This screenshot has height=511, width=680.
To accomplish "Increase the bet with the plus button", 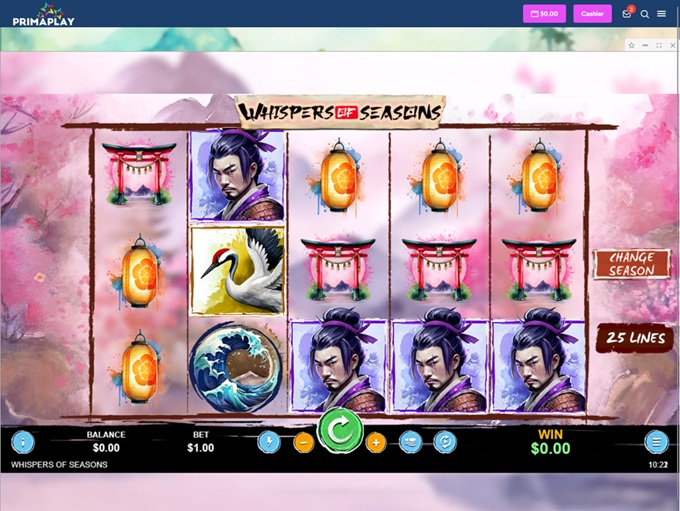I will (x=376, y=442).
